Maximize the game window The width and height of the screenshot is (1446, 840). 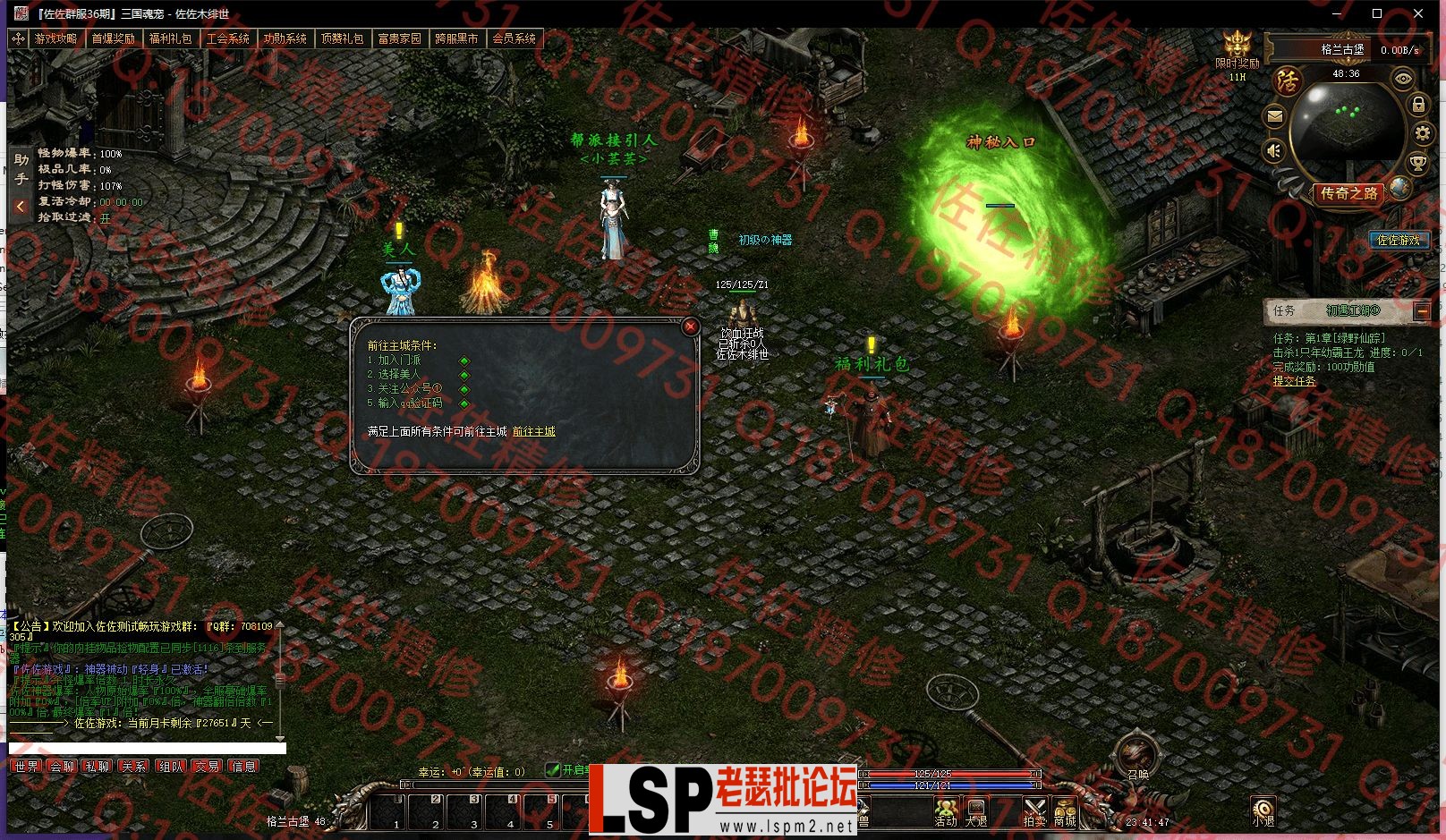pyautogui.click(x=1377, y=13)
